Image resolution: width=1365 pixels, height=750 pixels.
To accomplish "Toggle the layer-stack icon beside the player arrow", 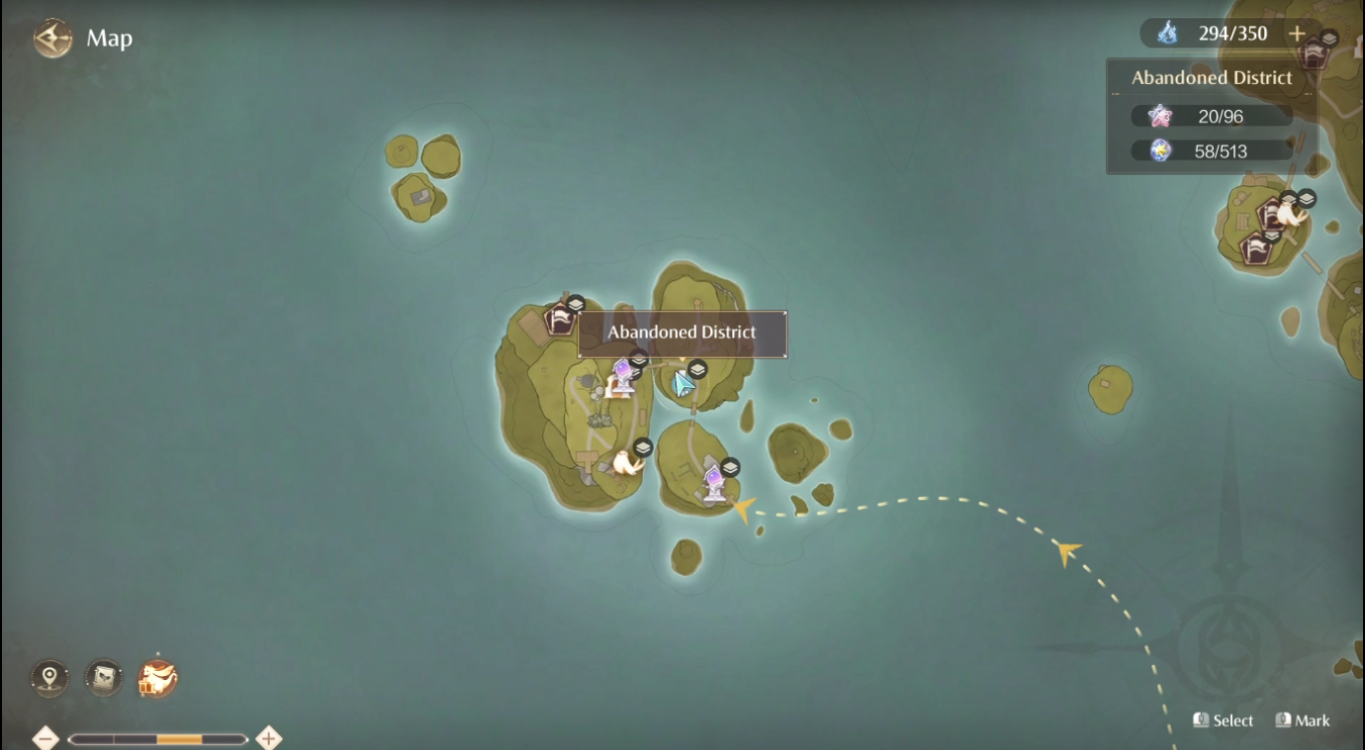I will (x=697, y=369).
